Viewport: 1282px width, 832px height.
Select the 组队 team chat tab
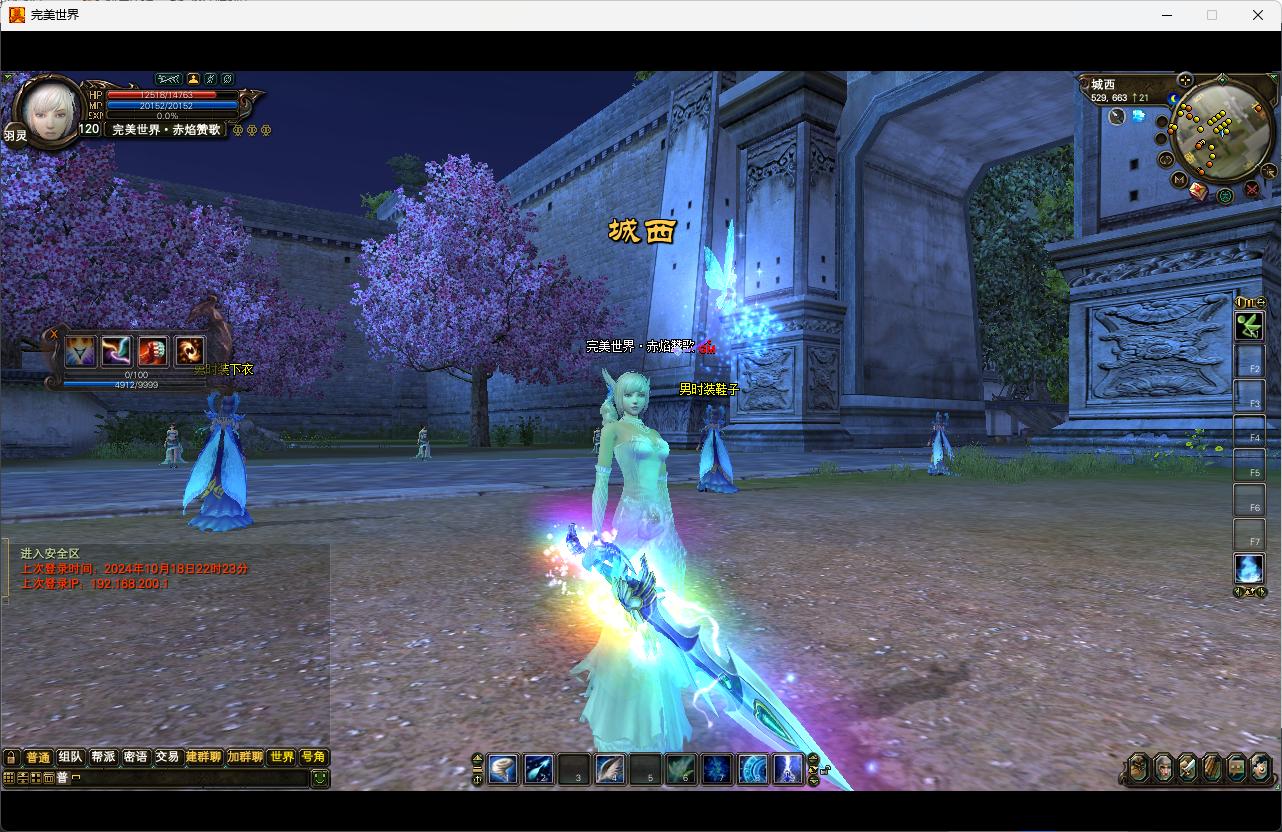[x=70, y=757]
